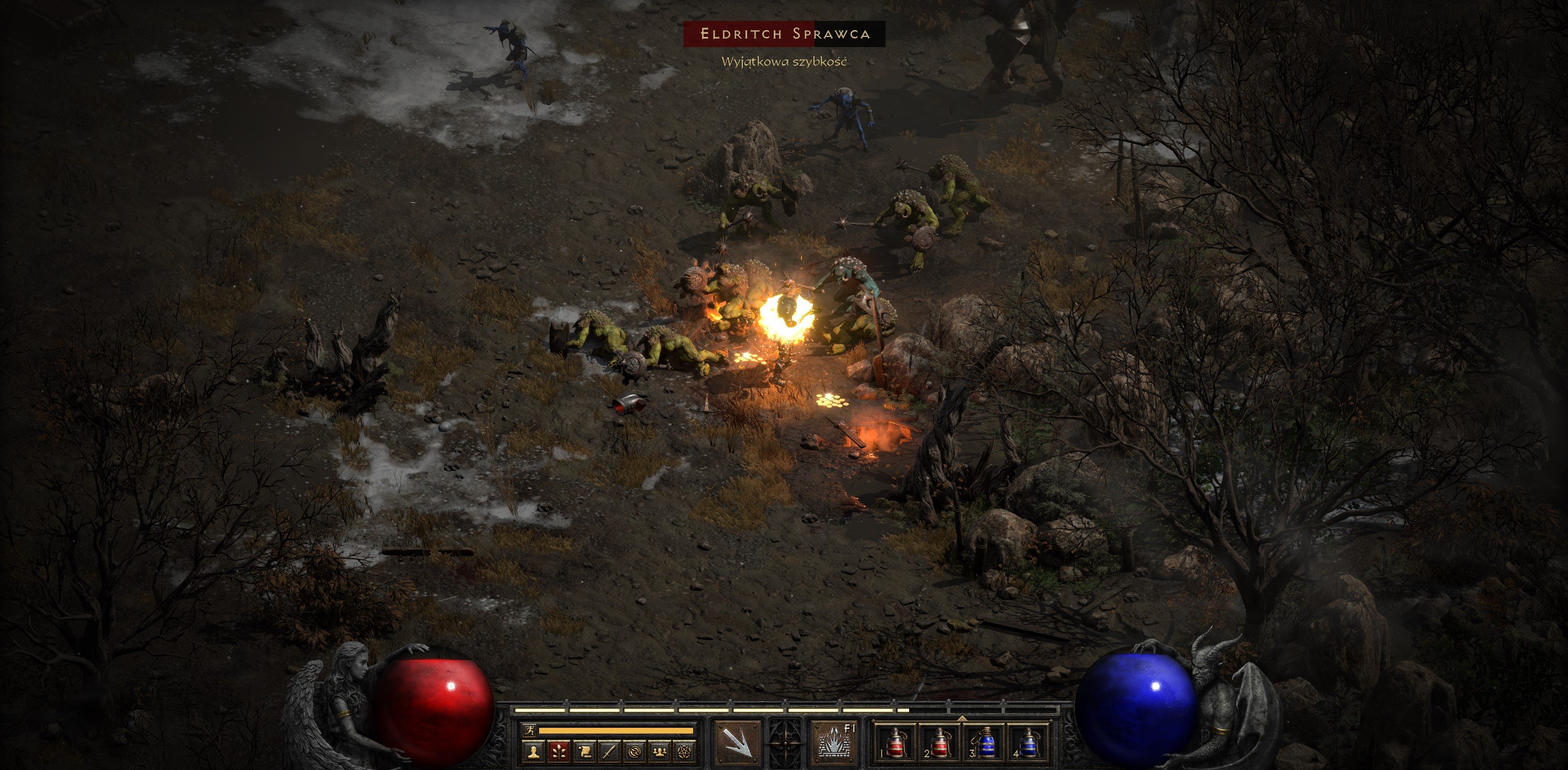Image resolution: width=1568 pixels, height=770 pixels.
Task: Drink the mana potion in belt slot 4
Action: (1032, 744)
